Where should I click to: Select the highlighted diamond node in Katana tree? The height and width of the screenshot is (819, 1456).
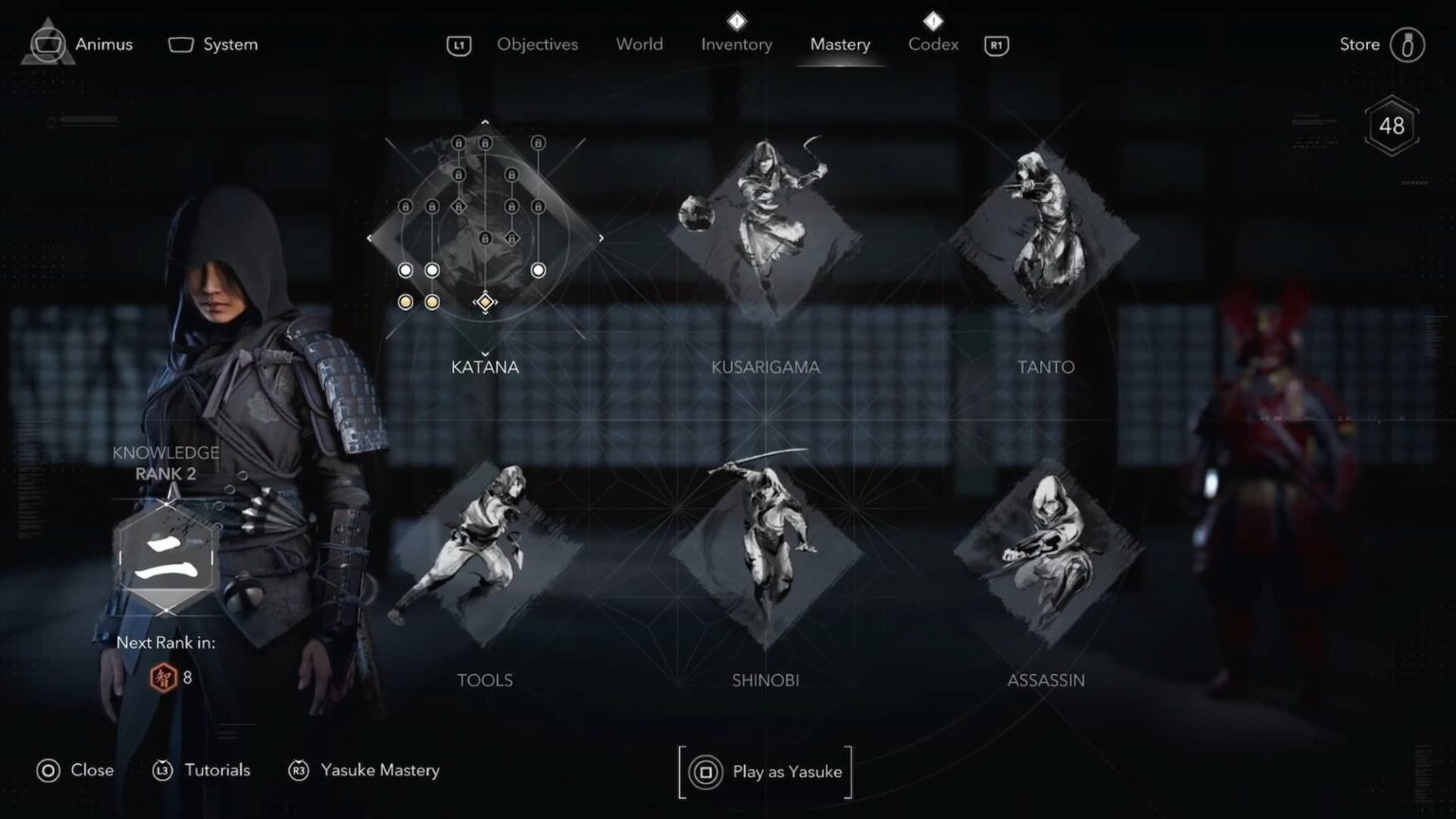point(484,301)
